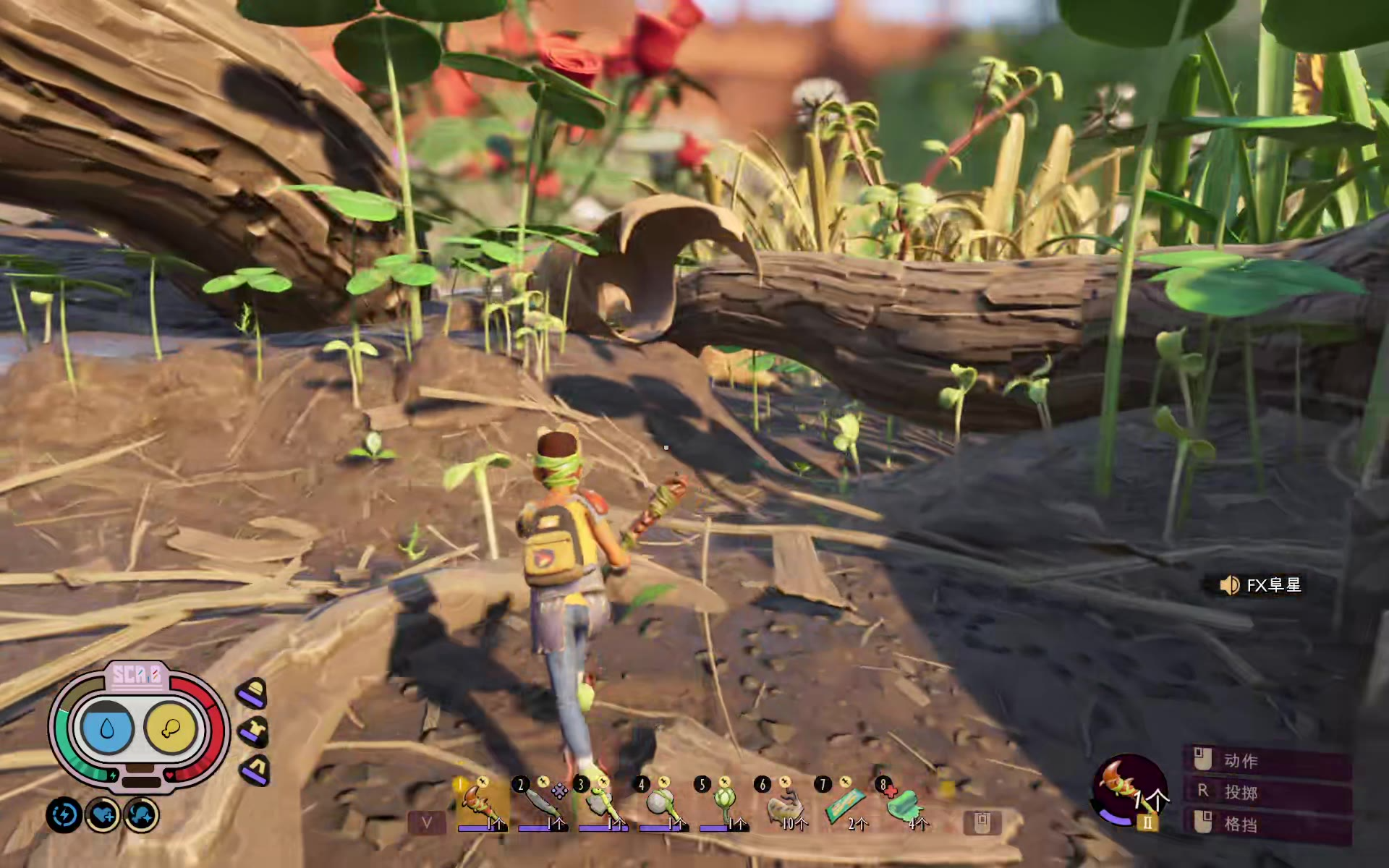Click the sparkle creature buff icon

pyautogui.click(x=141, y=815)
